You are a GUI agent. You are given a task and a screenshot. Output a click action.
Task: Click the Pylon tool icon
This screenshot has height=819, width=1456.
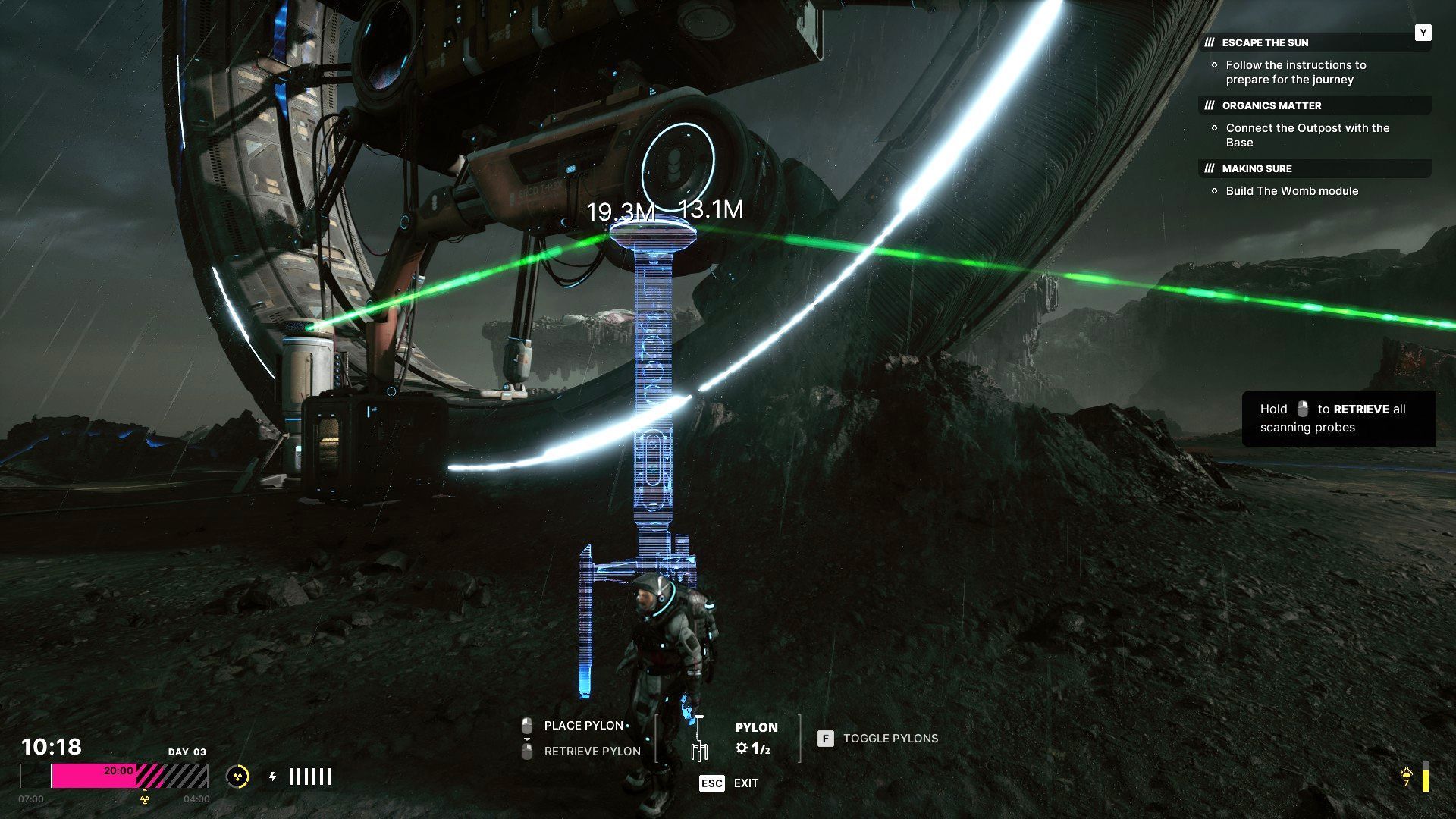(x=698, y=738)
